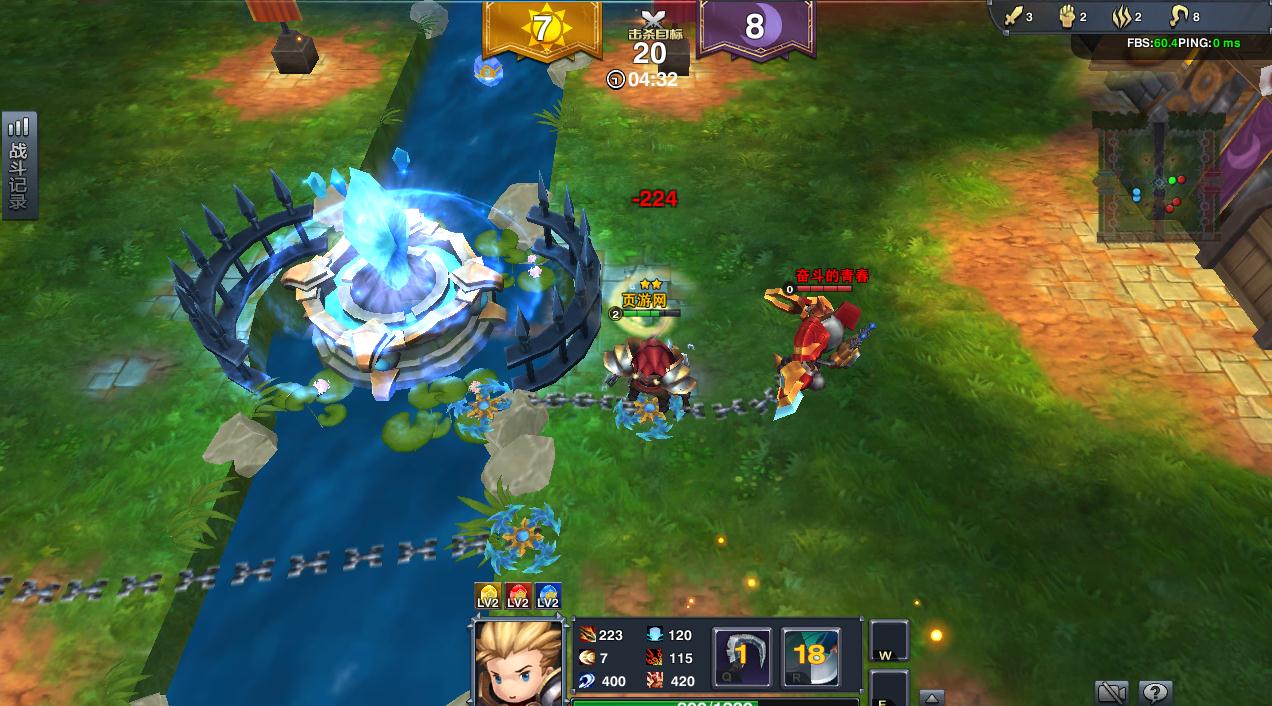
Task: Open the 战斗记录 battle log tab
Action: point(19,165)
